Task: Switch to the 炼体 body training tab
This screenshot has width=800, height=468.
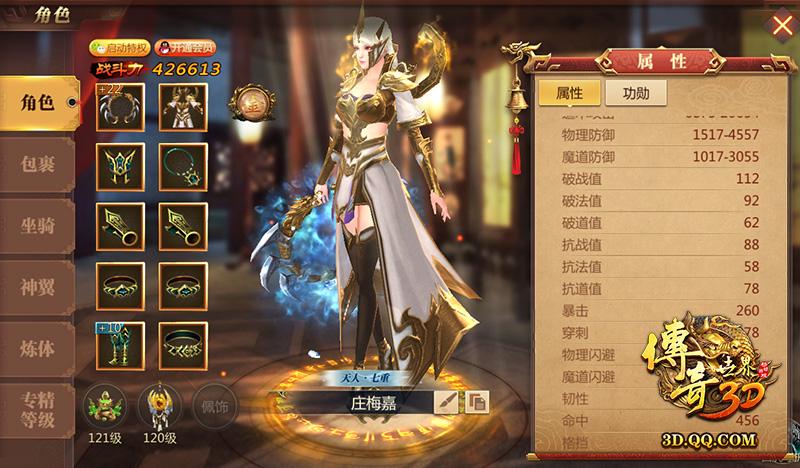Action: pyautogui.click(x=36, y=350)
